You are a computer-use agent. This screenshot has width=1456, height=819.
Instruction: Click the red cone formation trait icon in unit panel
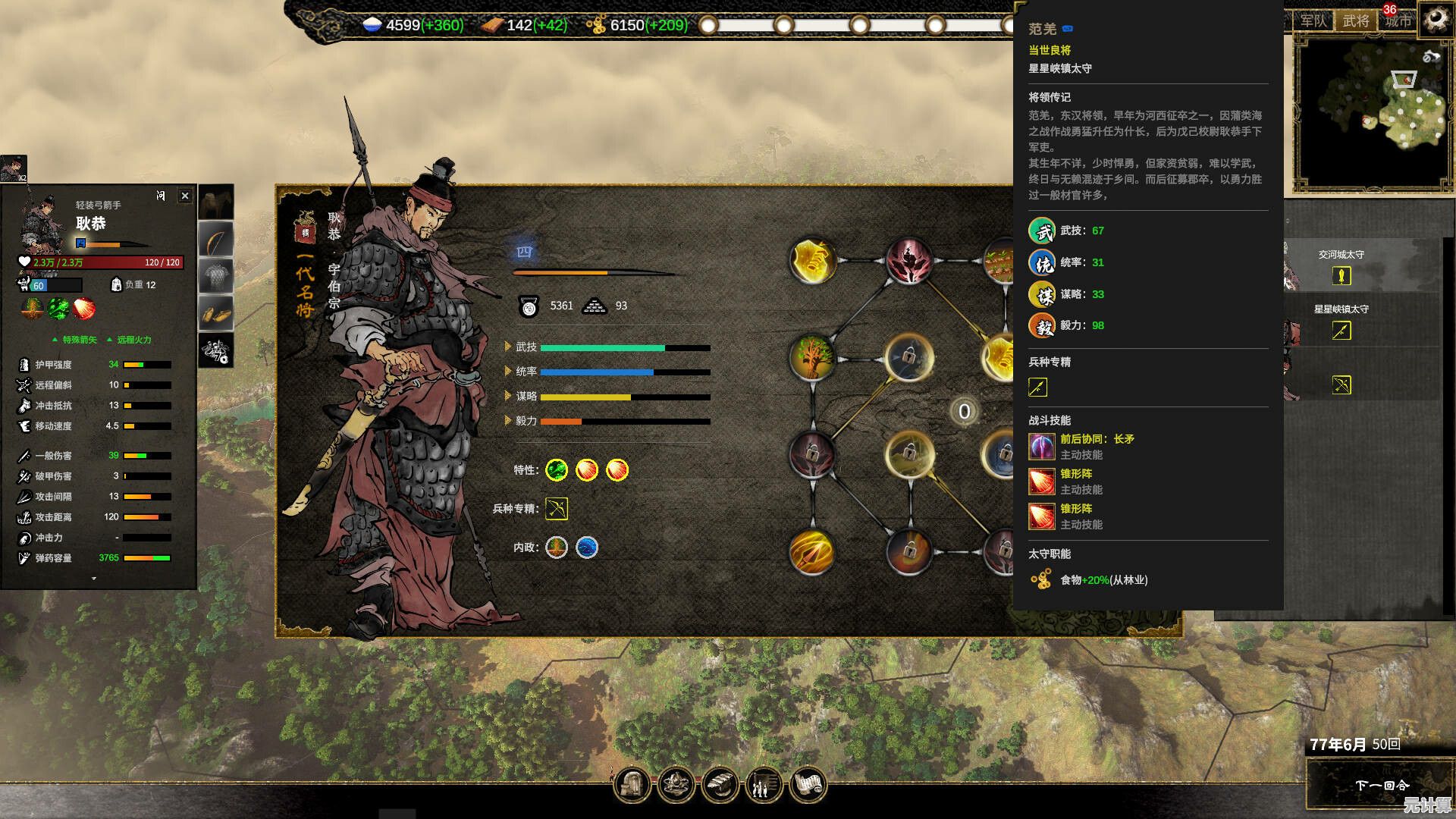[84, 308]
